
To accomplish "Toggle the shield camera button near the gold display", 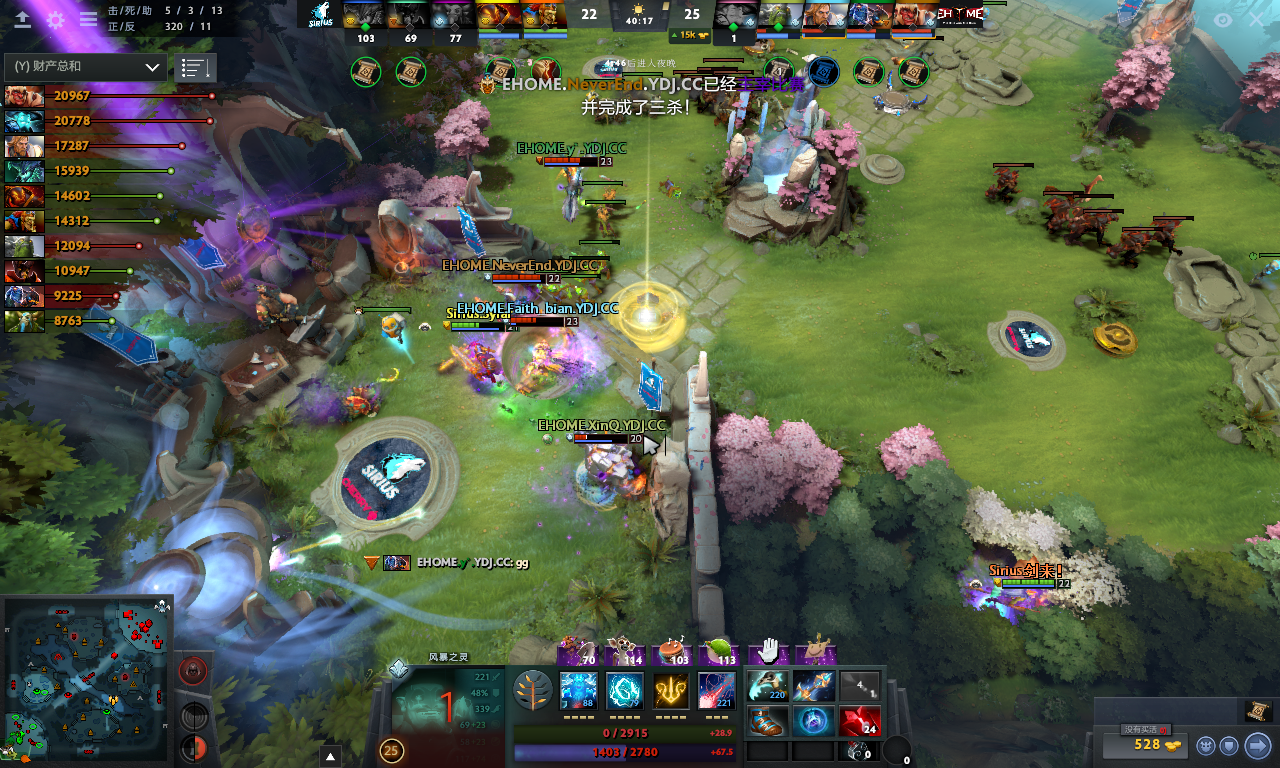I will coord(1230,745).
